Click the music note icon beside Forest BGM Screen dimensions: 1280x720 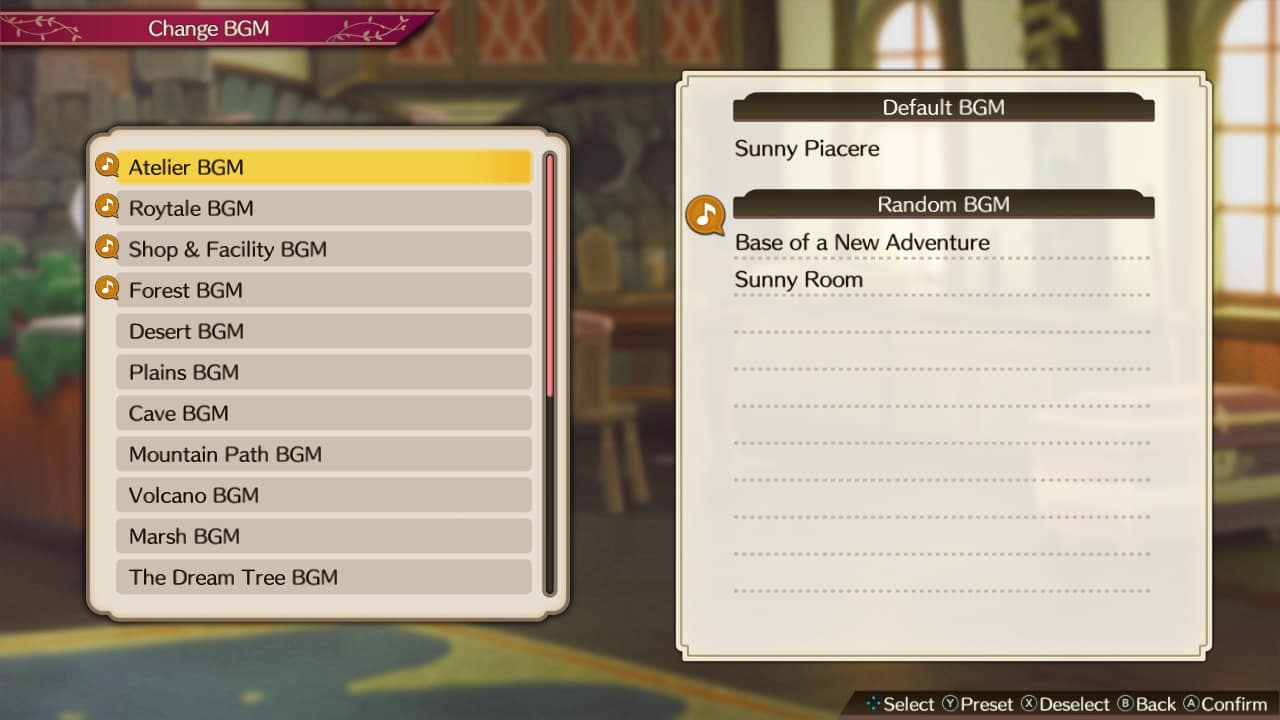click(x=107, y=287)
